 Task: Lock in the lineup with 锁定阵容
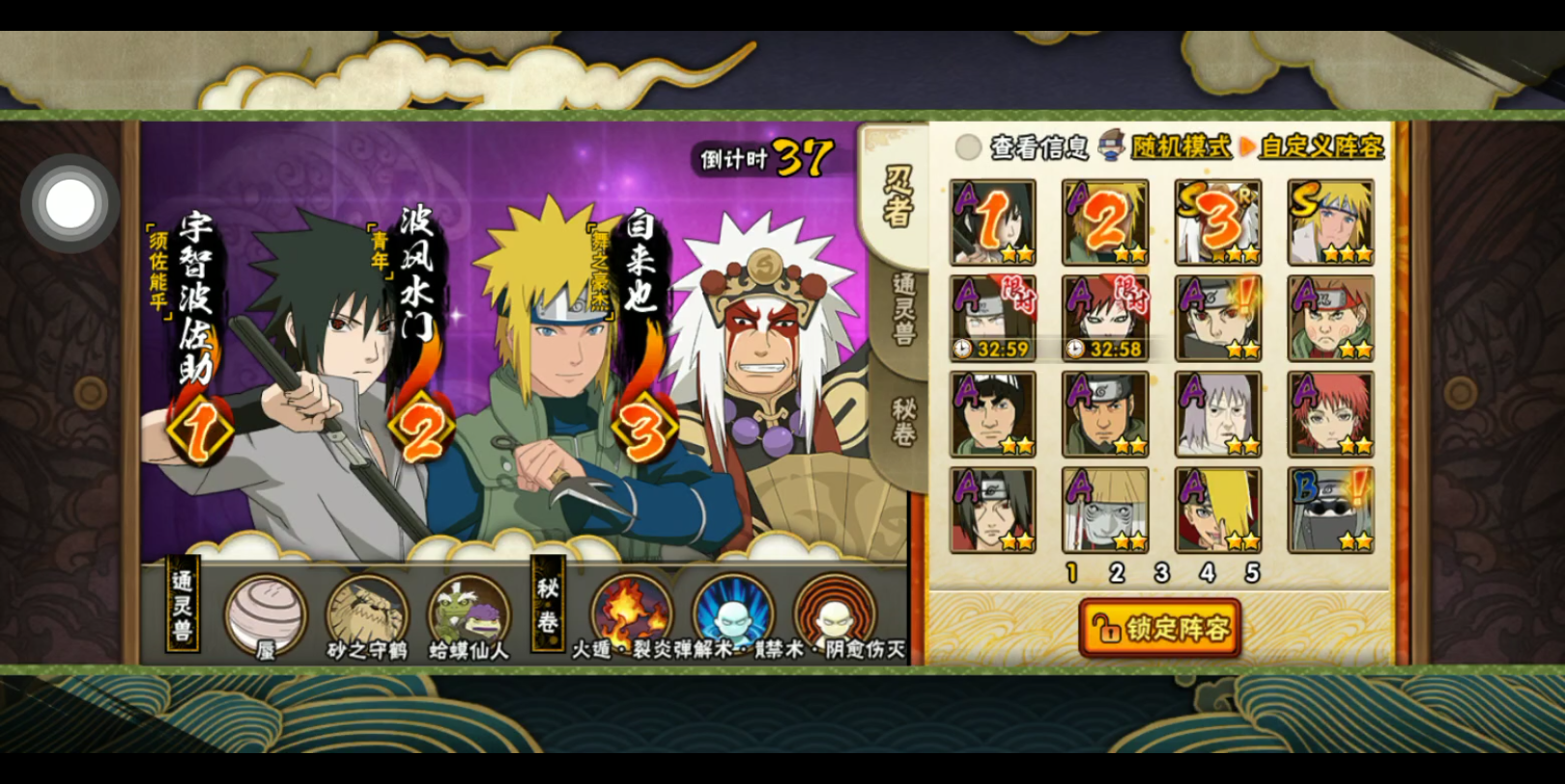pos(1159,629)
